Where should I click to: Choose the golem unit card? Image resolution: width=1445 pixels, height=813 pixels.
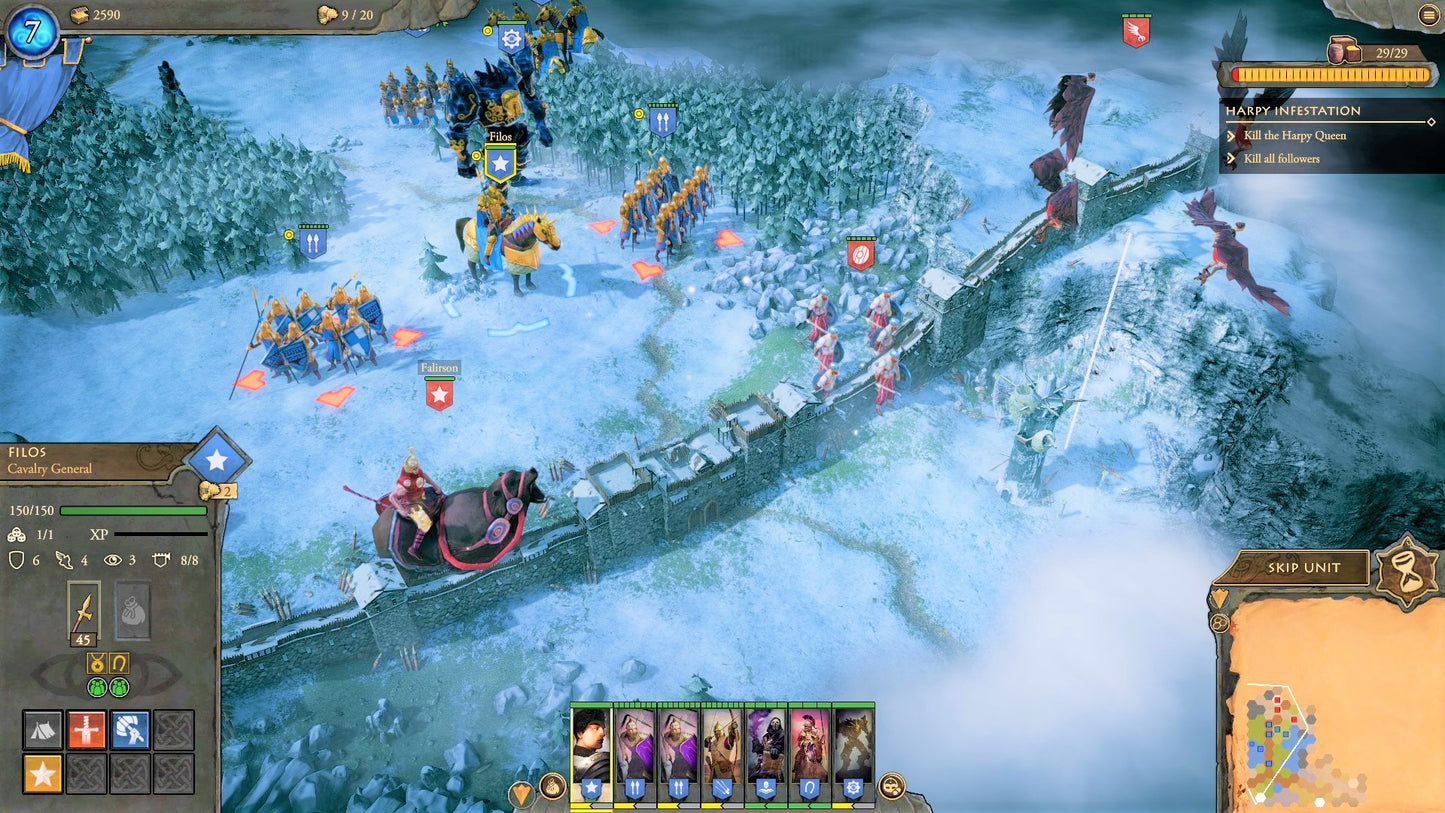[x=854, y=755]
